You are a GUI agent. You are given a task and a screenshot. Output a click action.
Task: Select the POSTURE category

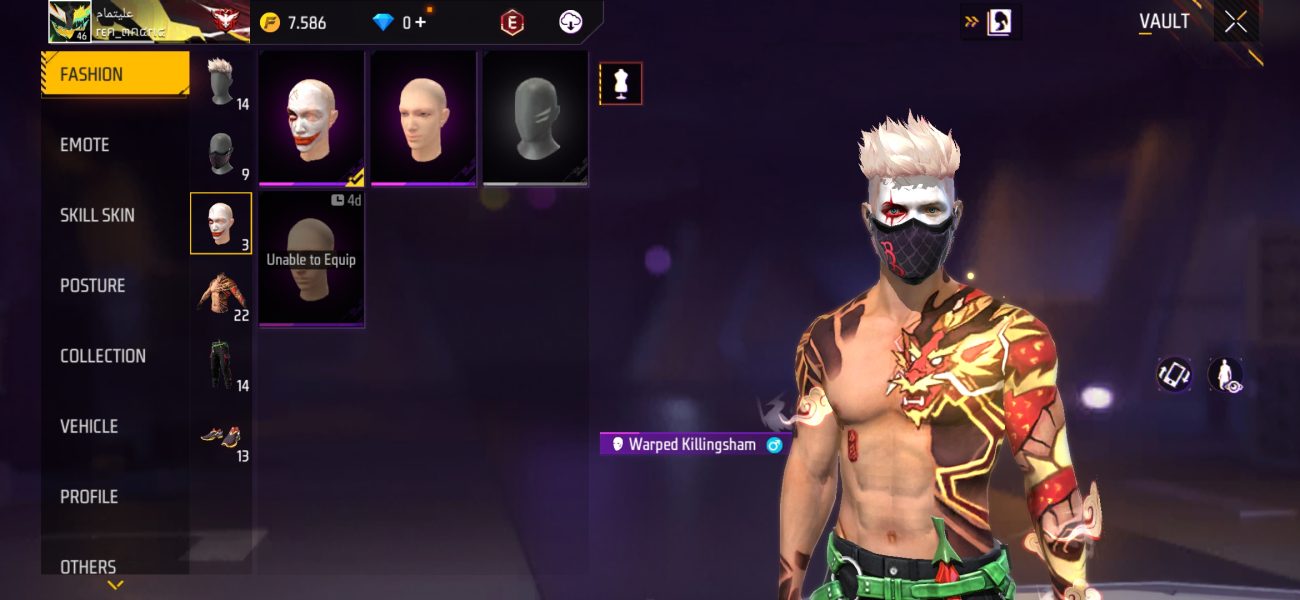tap(92, 286)
